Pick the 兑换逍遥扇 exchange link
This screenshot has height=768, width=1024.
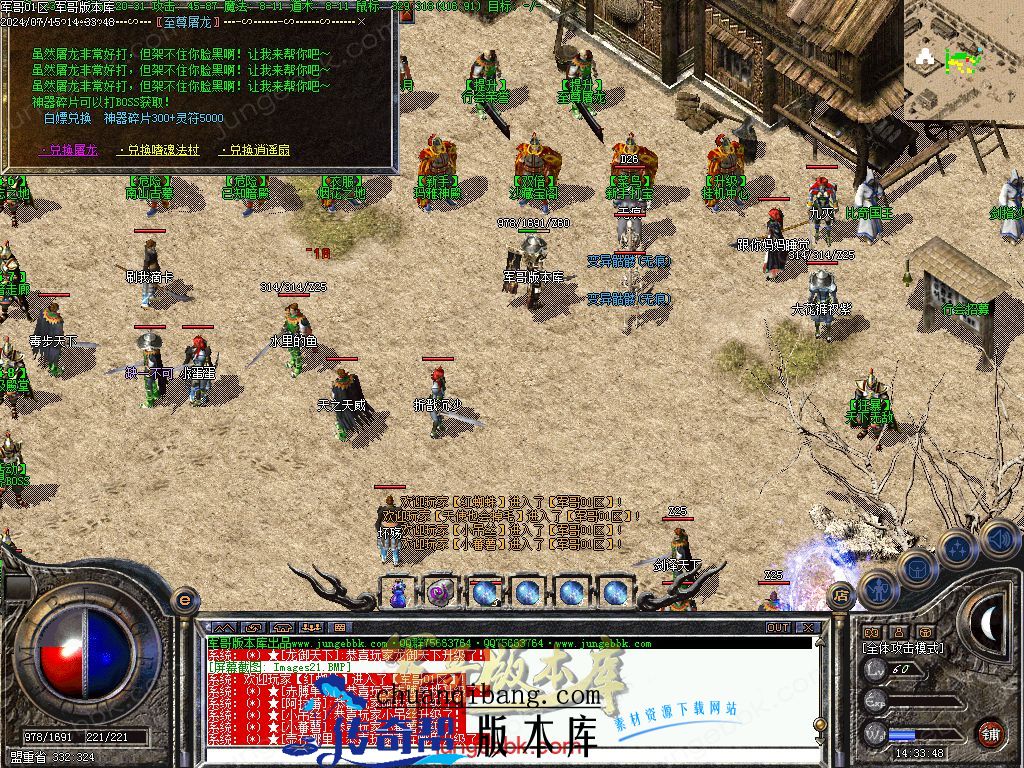255,150
